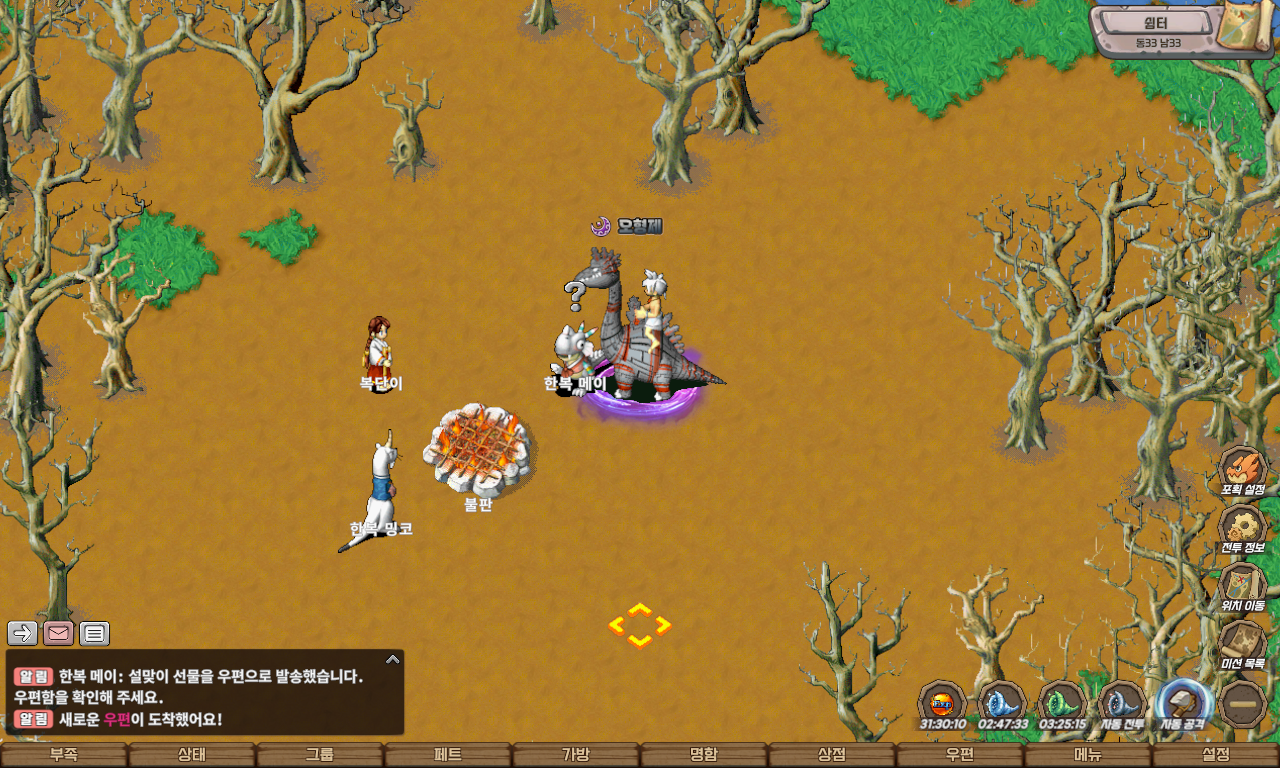The width and height of the screenshot is (1280, 768).
Task: Open the 상태 (status) menu
Action: 192,755
